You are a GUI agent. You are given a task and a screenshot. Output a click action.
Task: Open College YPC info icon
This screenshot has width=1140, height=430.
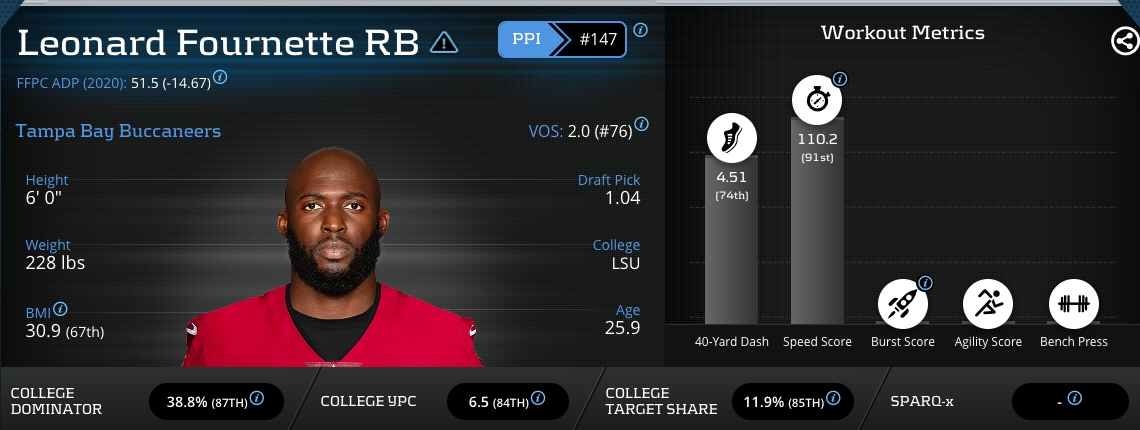(542, 398)
